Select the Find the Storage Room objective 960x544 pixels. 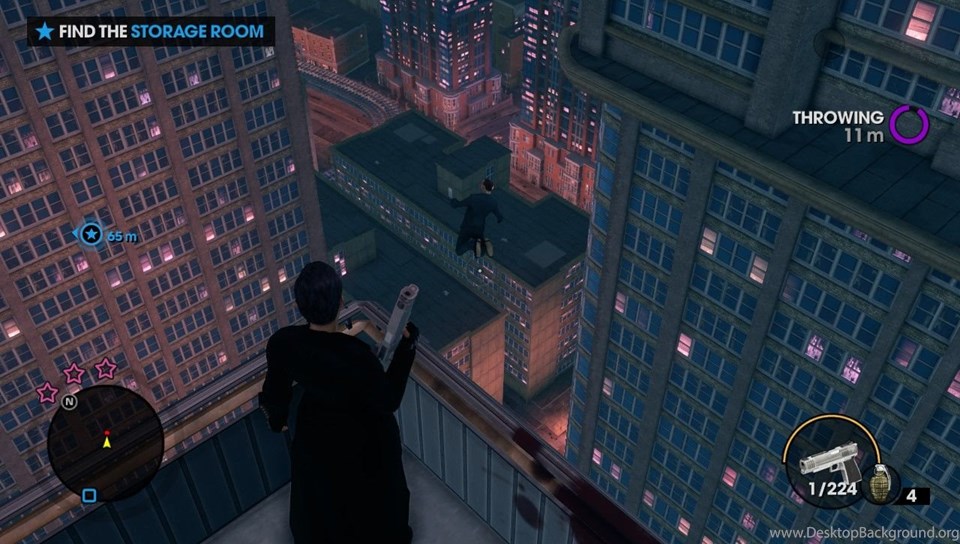[x=150, y=31]
